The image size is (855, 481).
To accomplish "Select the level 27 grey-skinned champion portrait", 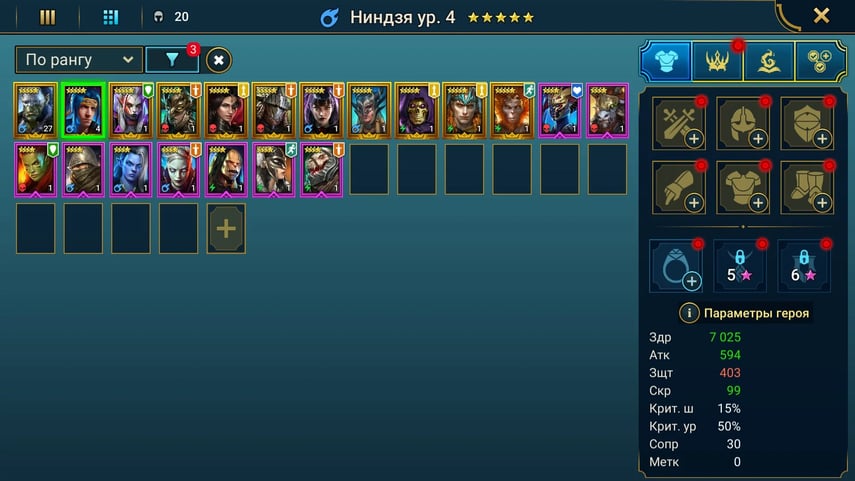I will click(36, 110).
